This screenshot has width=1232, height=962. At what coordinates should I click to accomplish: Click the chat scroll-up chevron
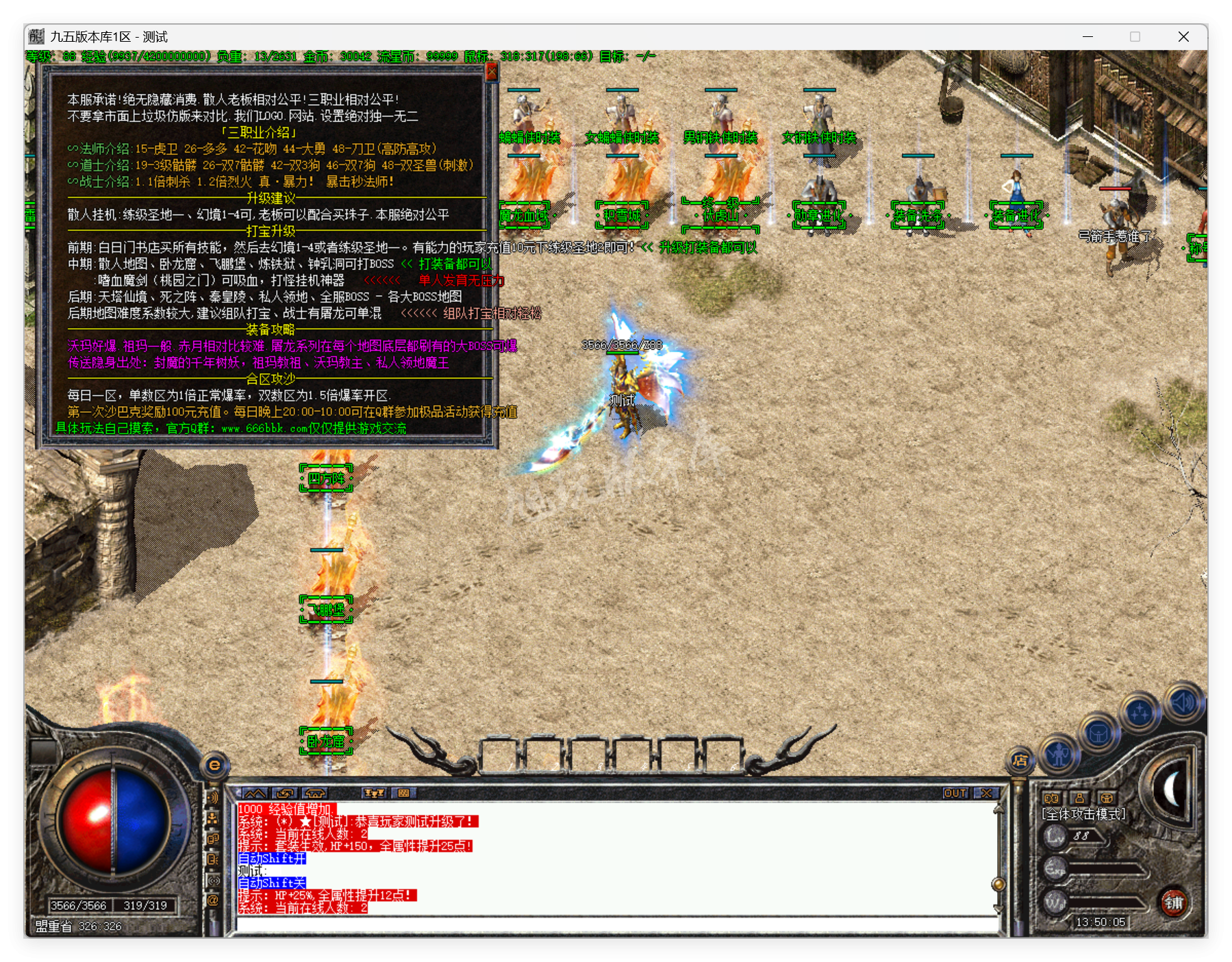(255, 794)
